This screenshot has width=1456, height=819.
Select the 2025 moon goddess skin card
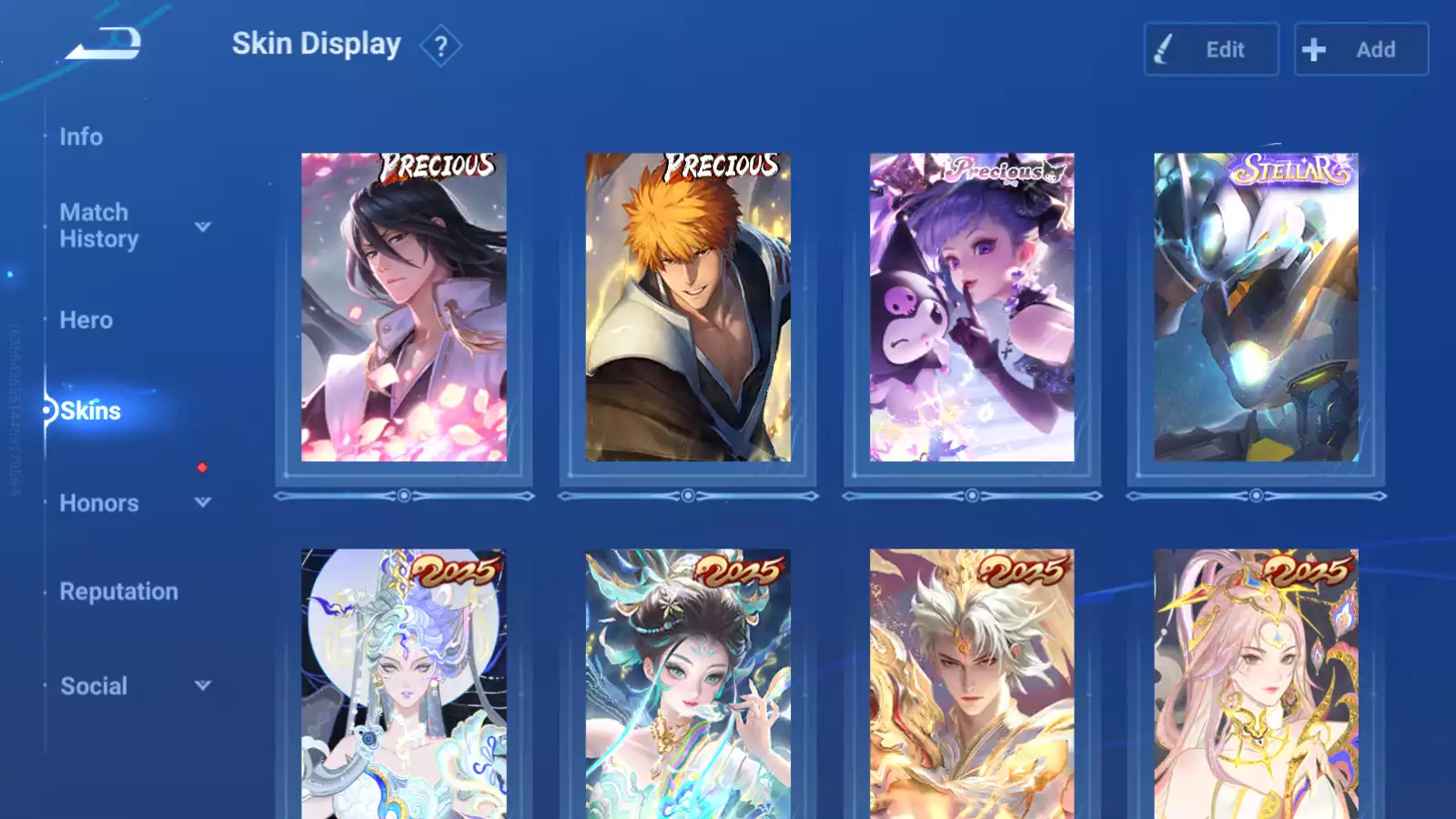[x=404, y=682]
